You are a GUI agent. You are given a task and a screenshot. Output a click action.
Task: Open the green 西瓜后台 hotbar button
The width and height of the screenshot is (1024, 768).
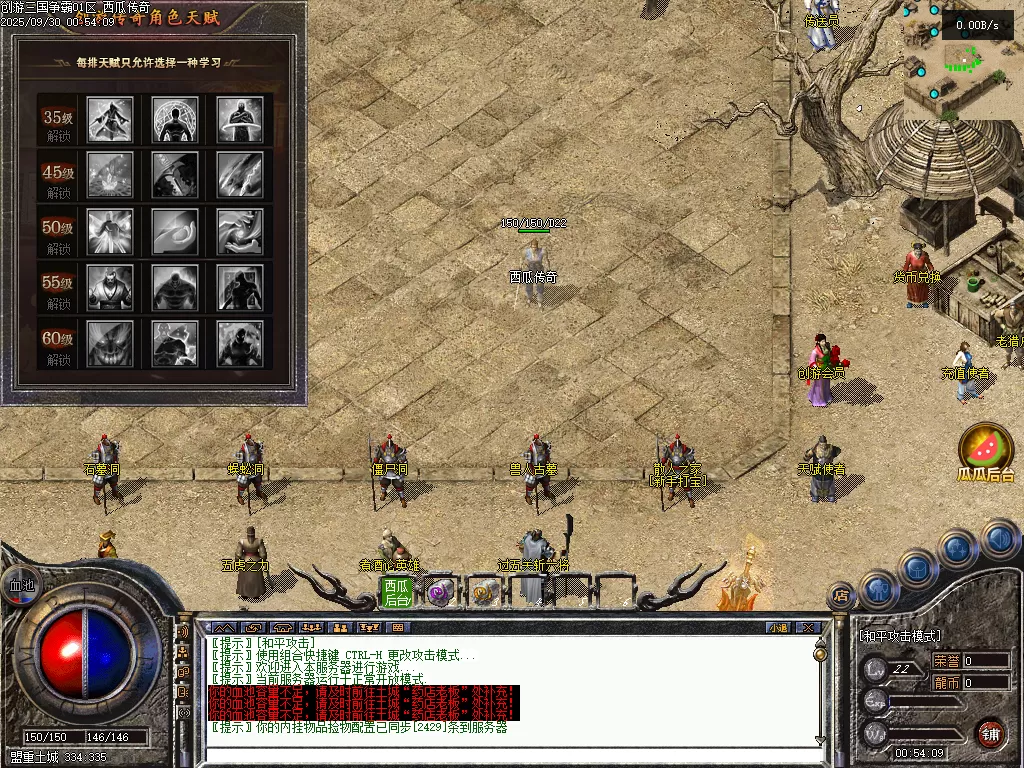[397, 592]
